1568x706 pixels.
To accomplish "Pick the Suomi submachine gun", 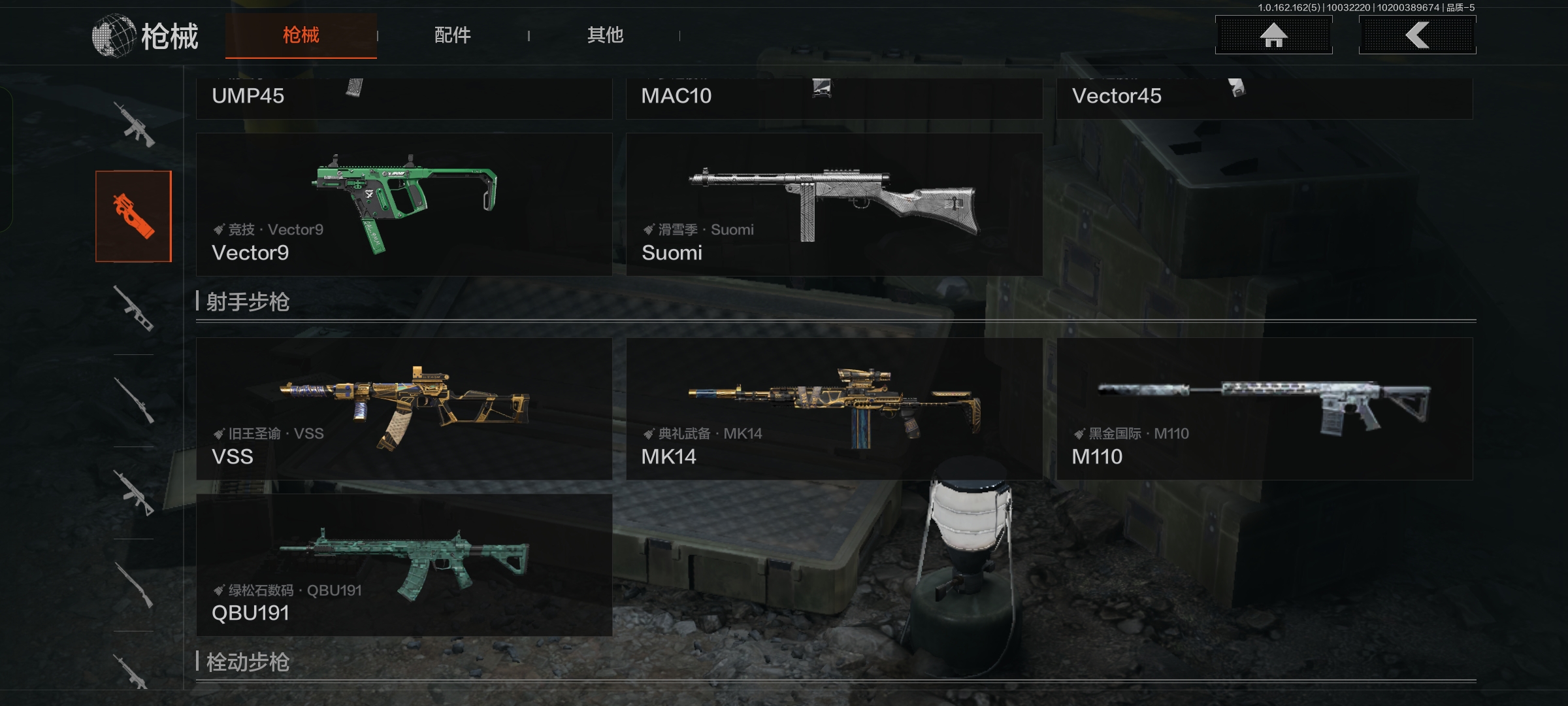I will (x=834, y=205).
